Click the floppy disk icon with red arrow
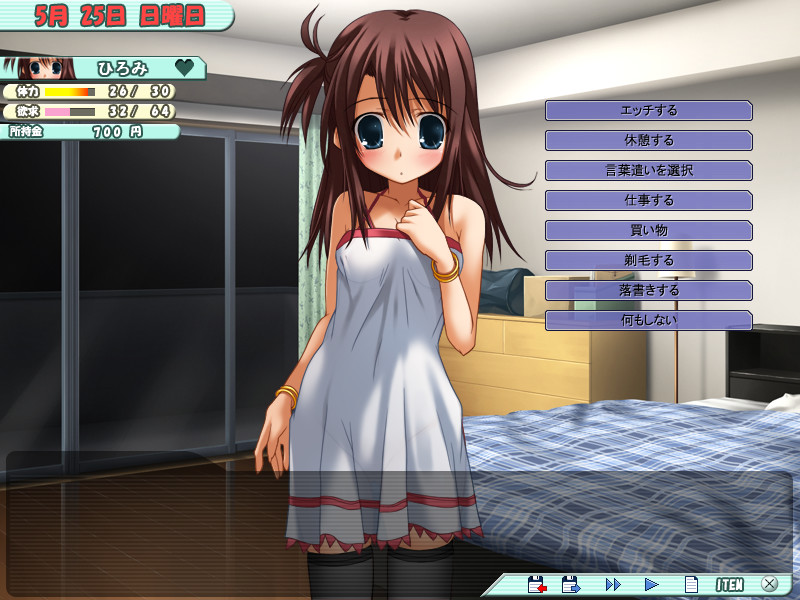Image resolution: width=800 pixels, height=600 pixels. [x=537, y=584]
